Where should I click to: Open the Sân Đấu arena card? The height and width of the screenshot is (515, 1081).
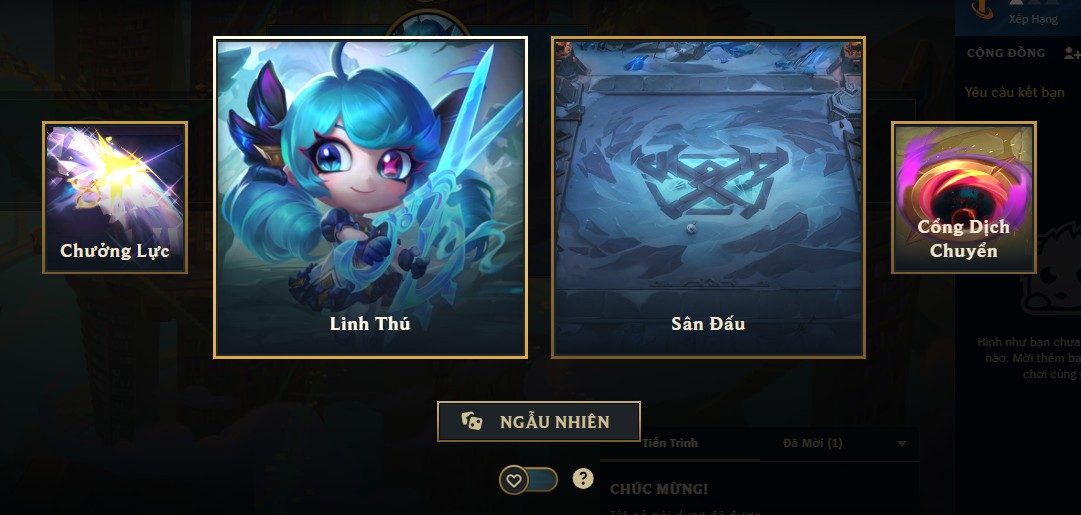pos(708,197)
